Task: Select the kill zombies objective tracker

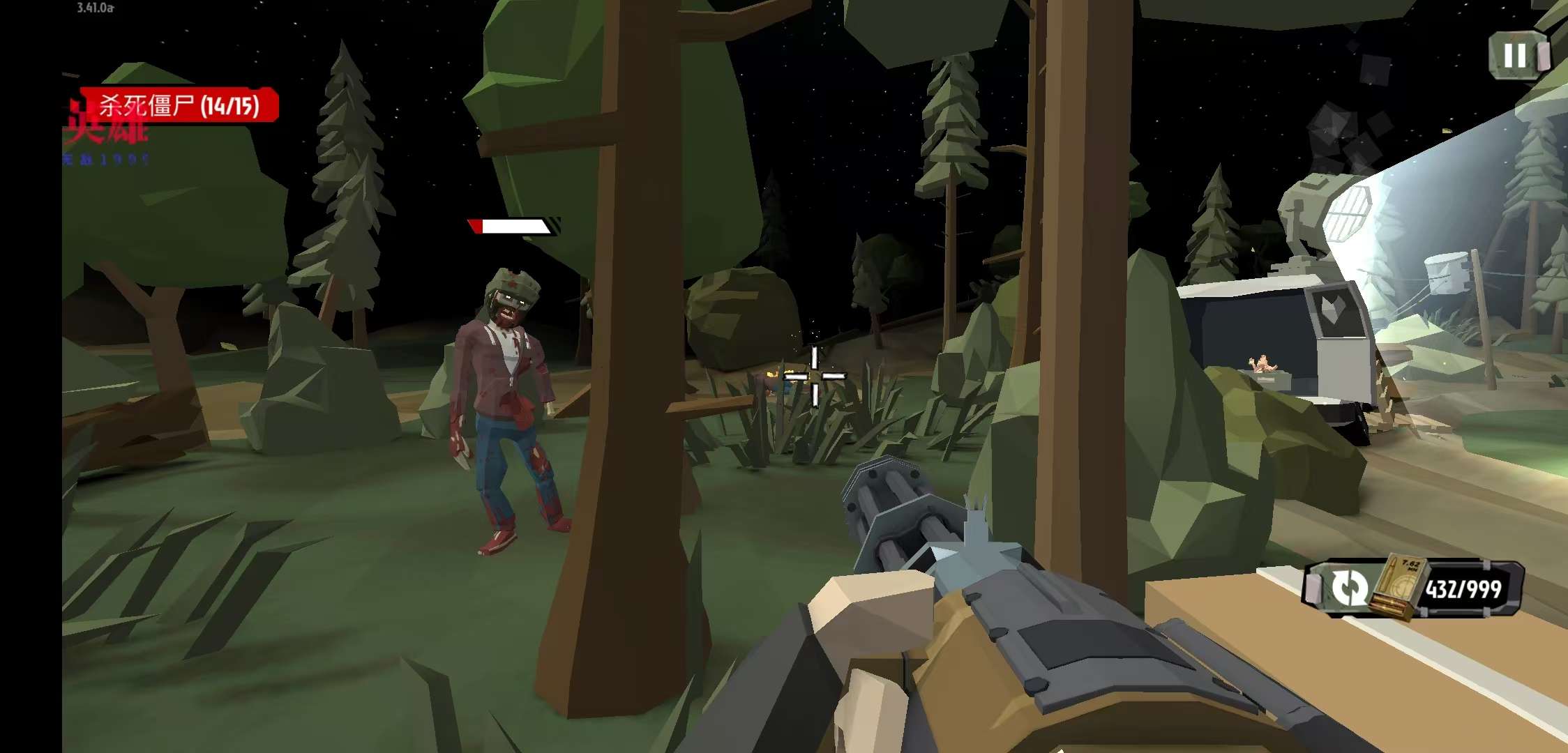Action: pos(179,106)
